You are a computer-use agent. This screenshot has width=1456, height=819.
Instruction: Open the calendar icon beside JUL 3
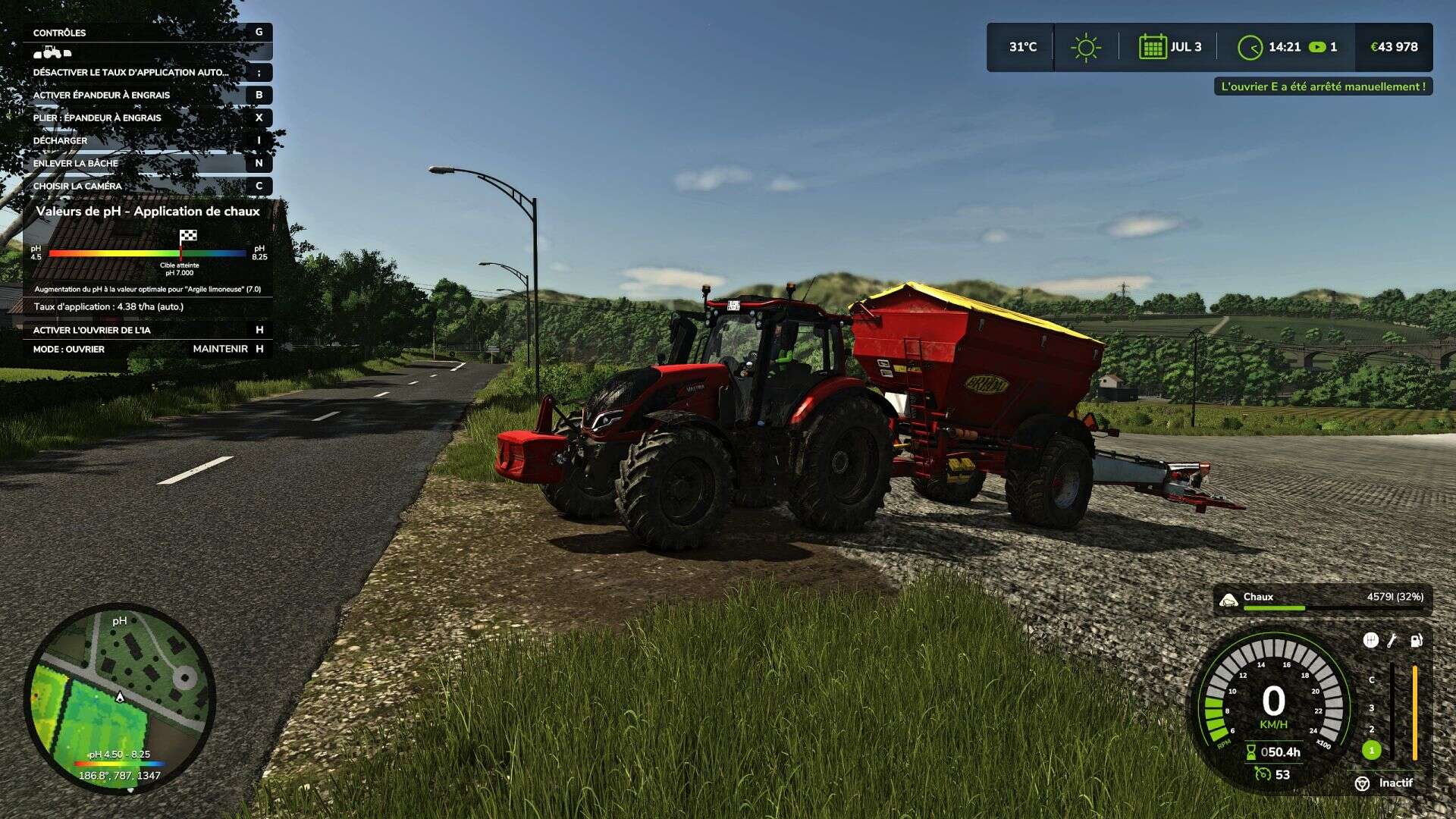point(1152,47)
